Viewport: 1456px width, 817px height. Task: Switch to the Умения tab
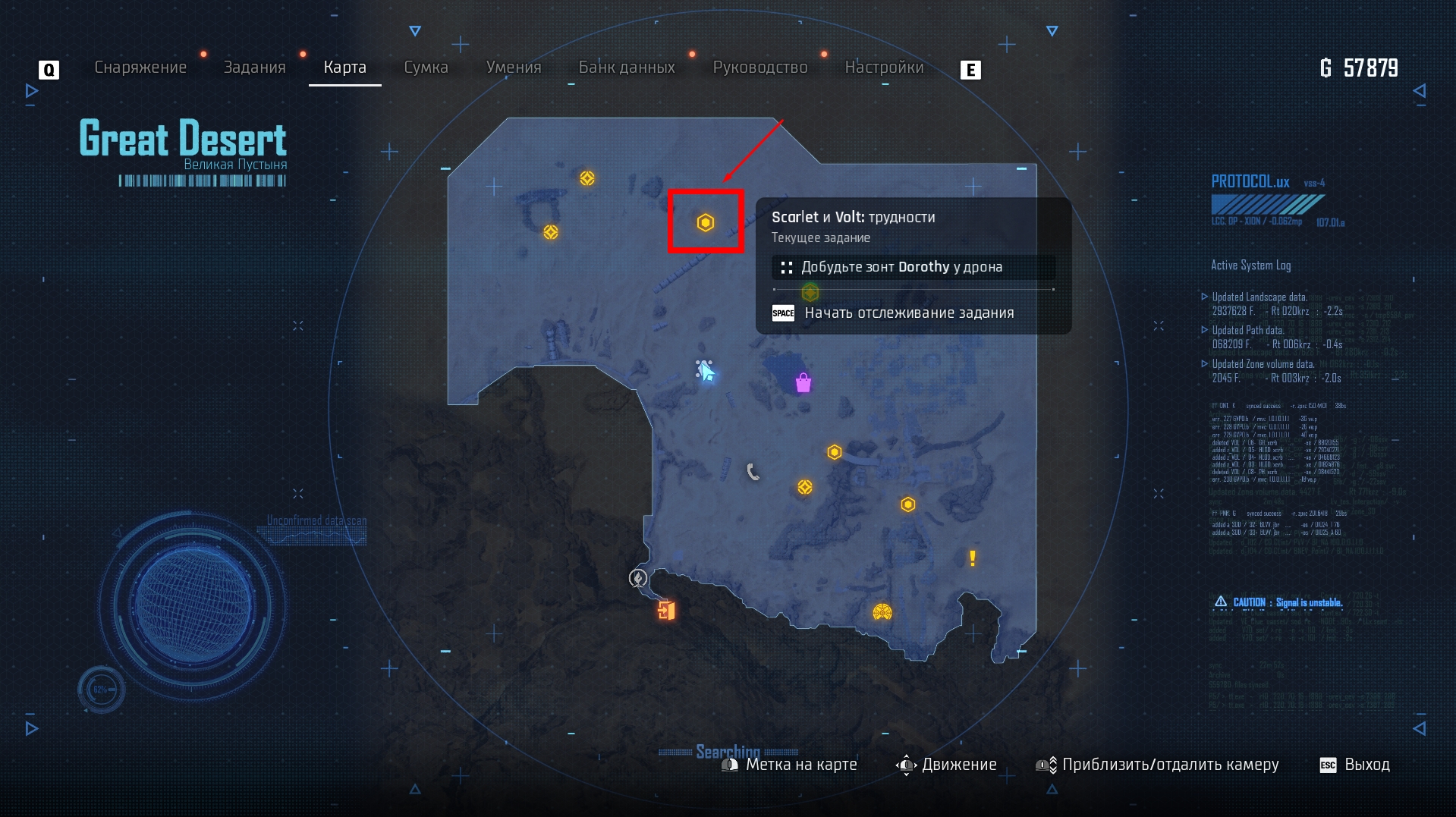coord(514,68)
